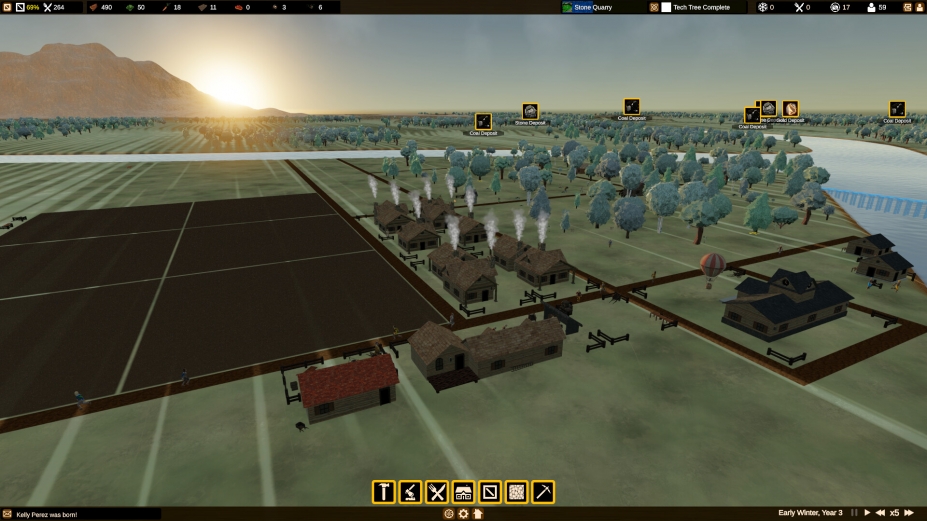927x521 pixels.
Task: Open the fork and knife food menu
Action: [x=437, y=491]
